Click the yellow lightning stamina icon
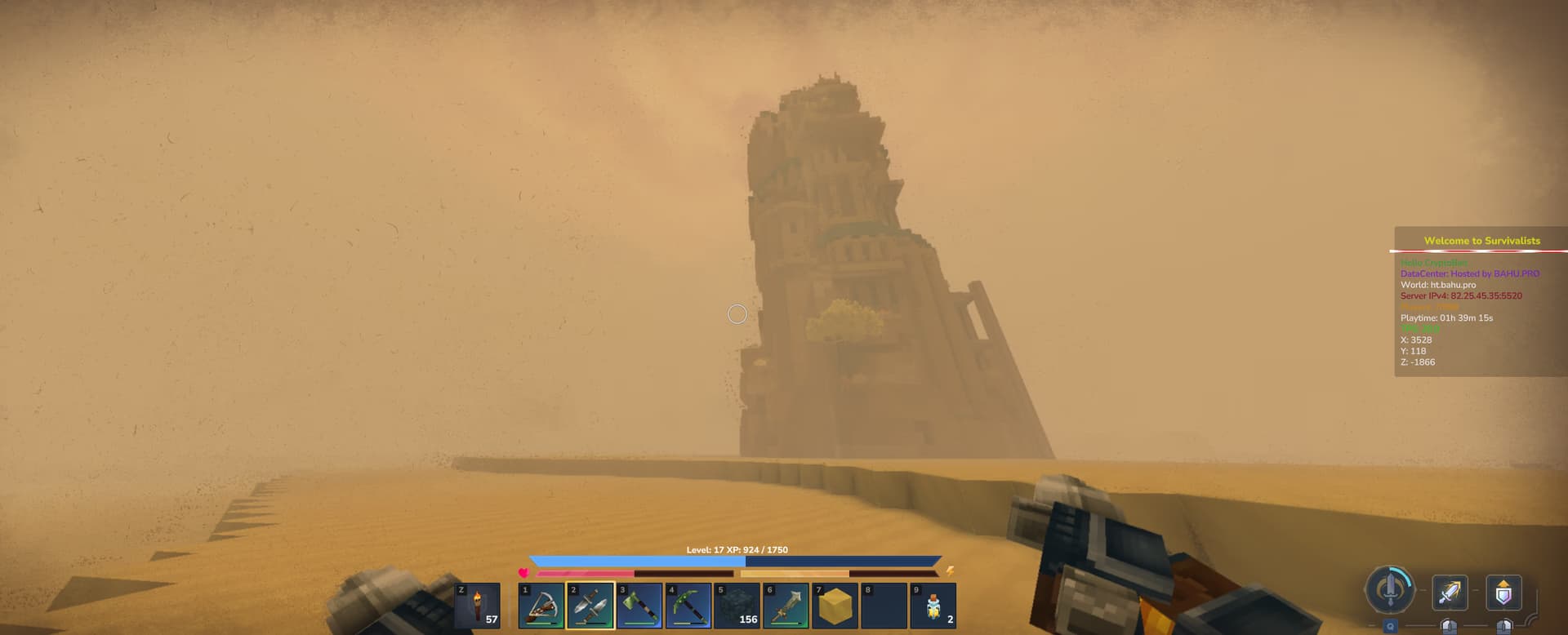Image resolution: width=1568 pixels, height=635 pixels. pyautogui.click(x=950, y=572)
